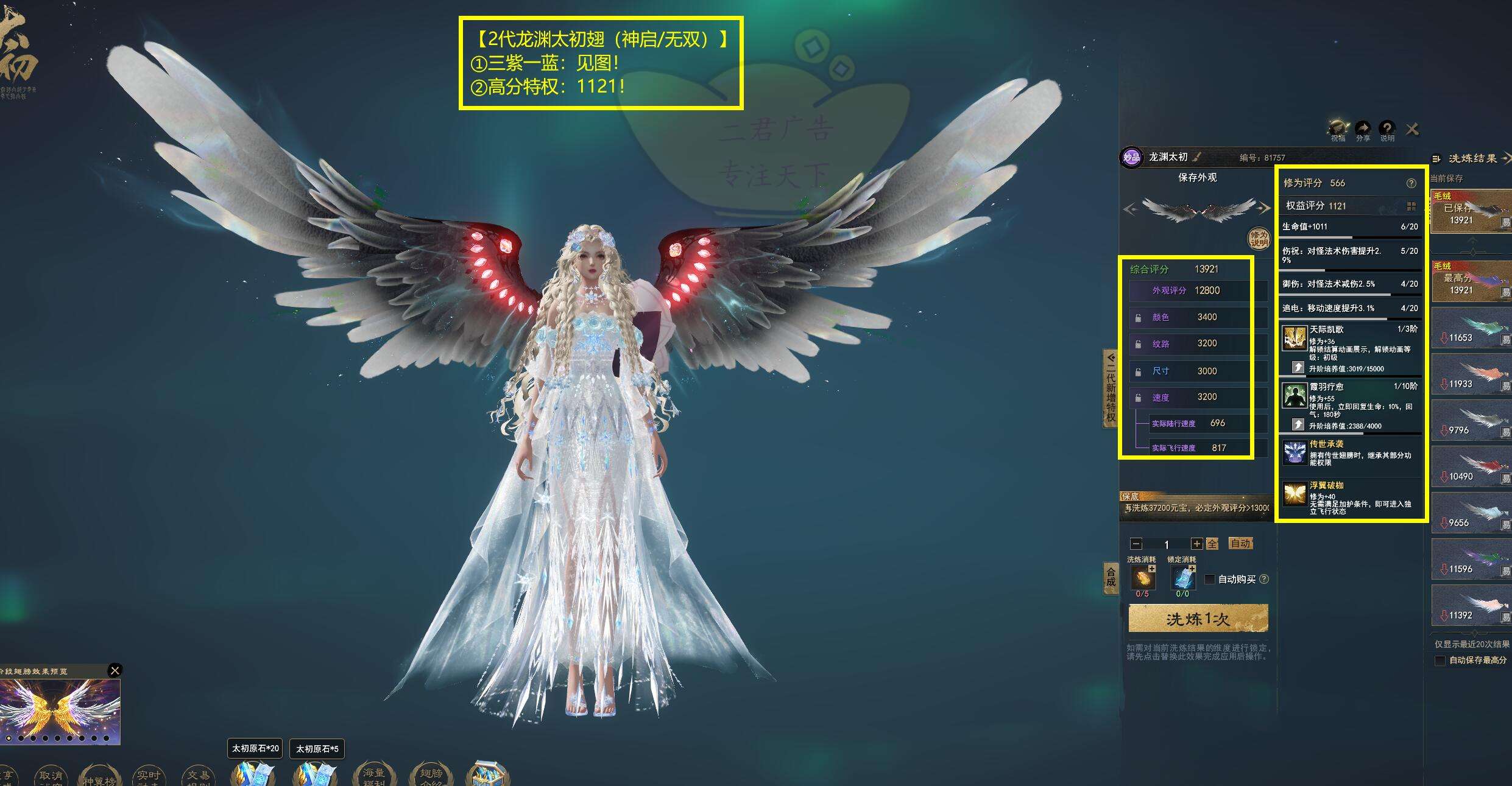Toggle 自动保存最高分 checkbox
Screen dimensions: 1512x786
tap(1440, 661)
